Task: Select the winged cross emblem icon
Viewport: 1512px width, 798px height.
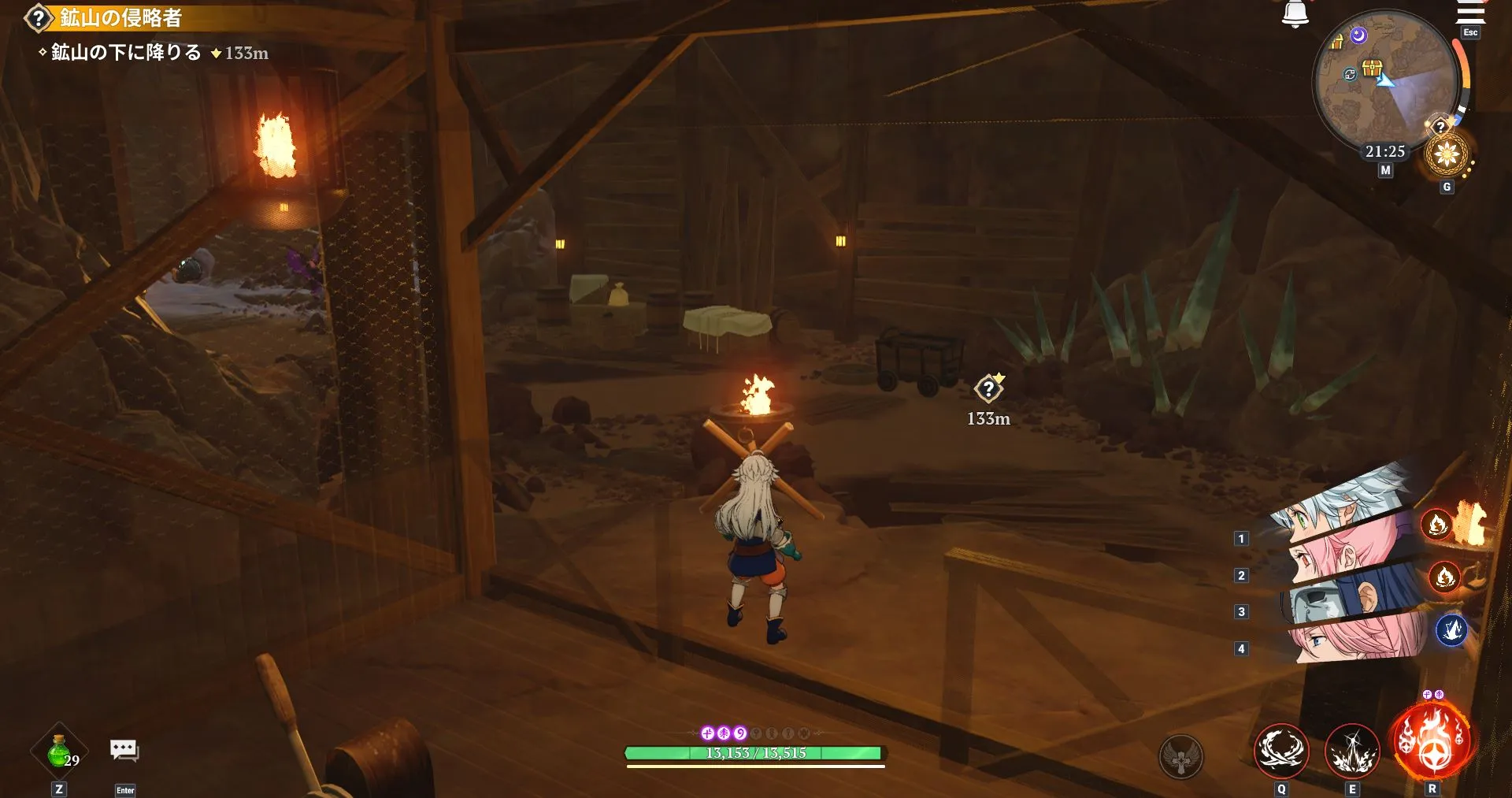Action: tap(1181, 756)
